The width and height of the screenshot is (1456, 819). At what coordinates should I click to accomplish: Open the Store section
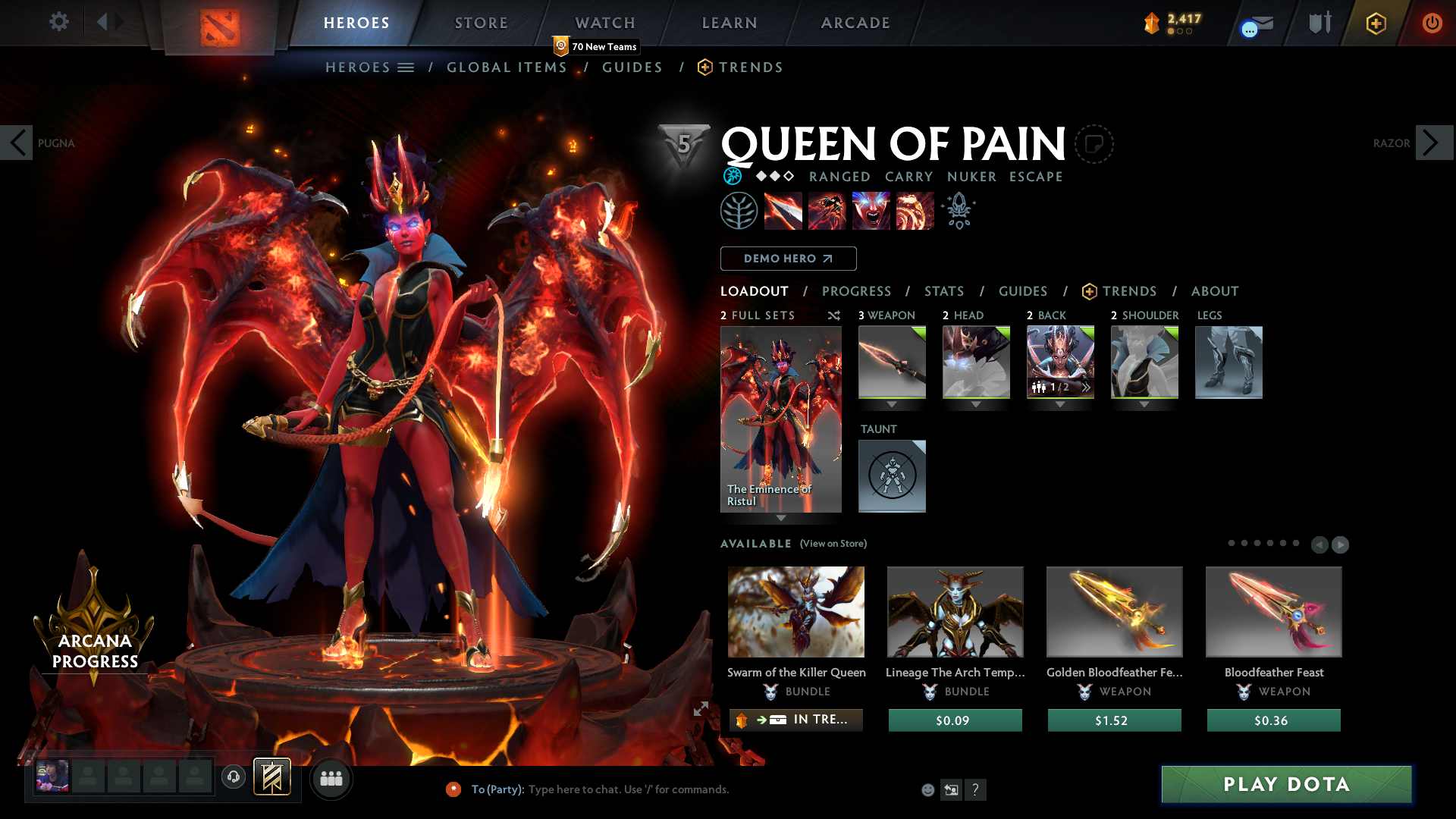pos(481,23)
